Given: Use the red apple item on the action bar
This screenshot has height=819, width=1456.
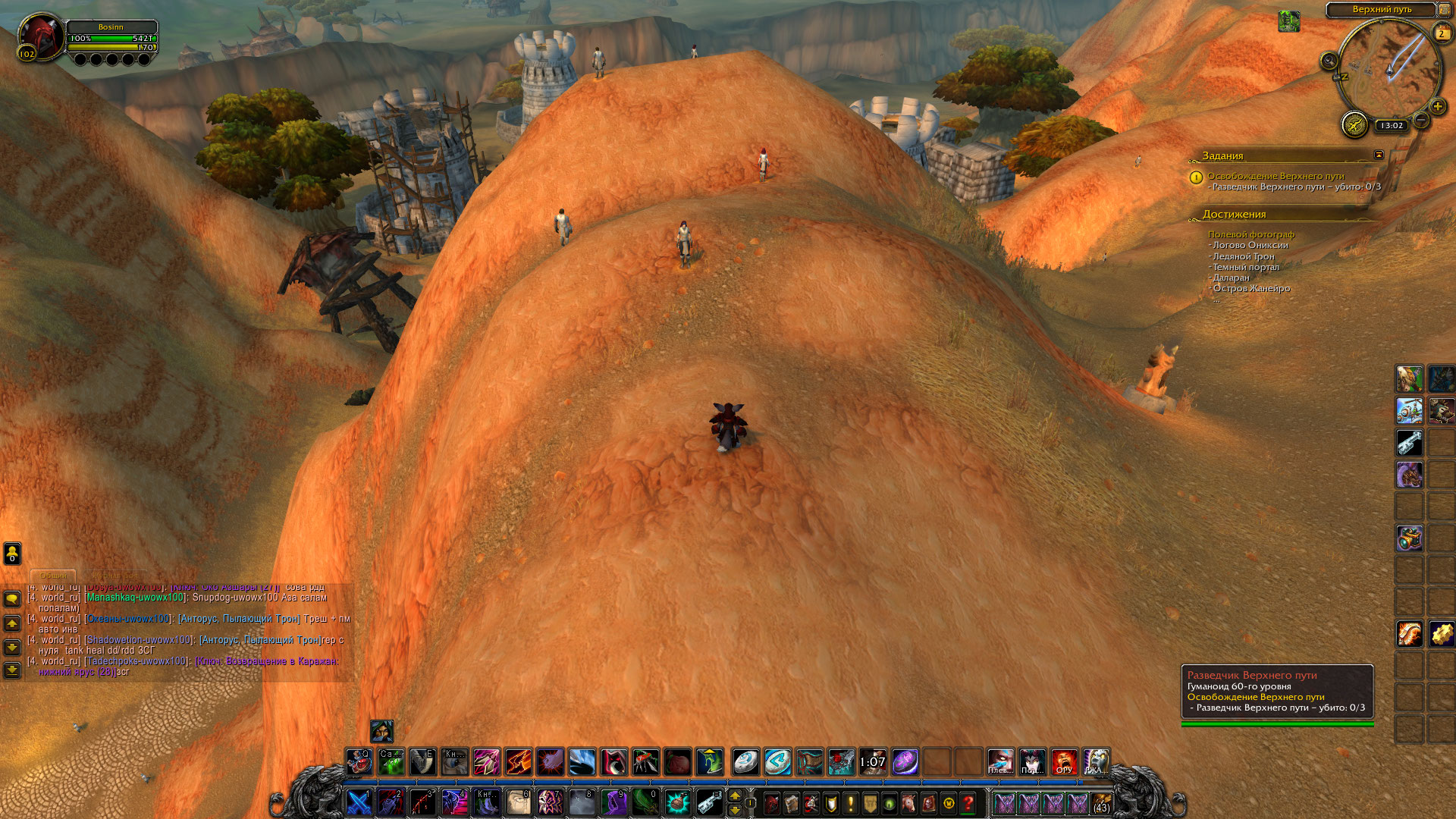Looking at the screenshot, I should 678,761.
